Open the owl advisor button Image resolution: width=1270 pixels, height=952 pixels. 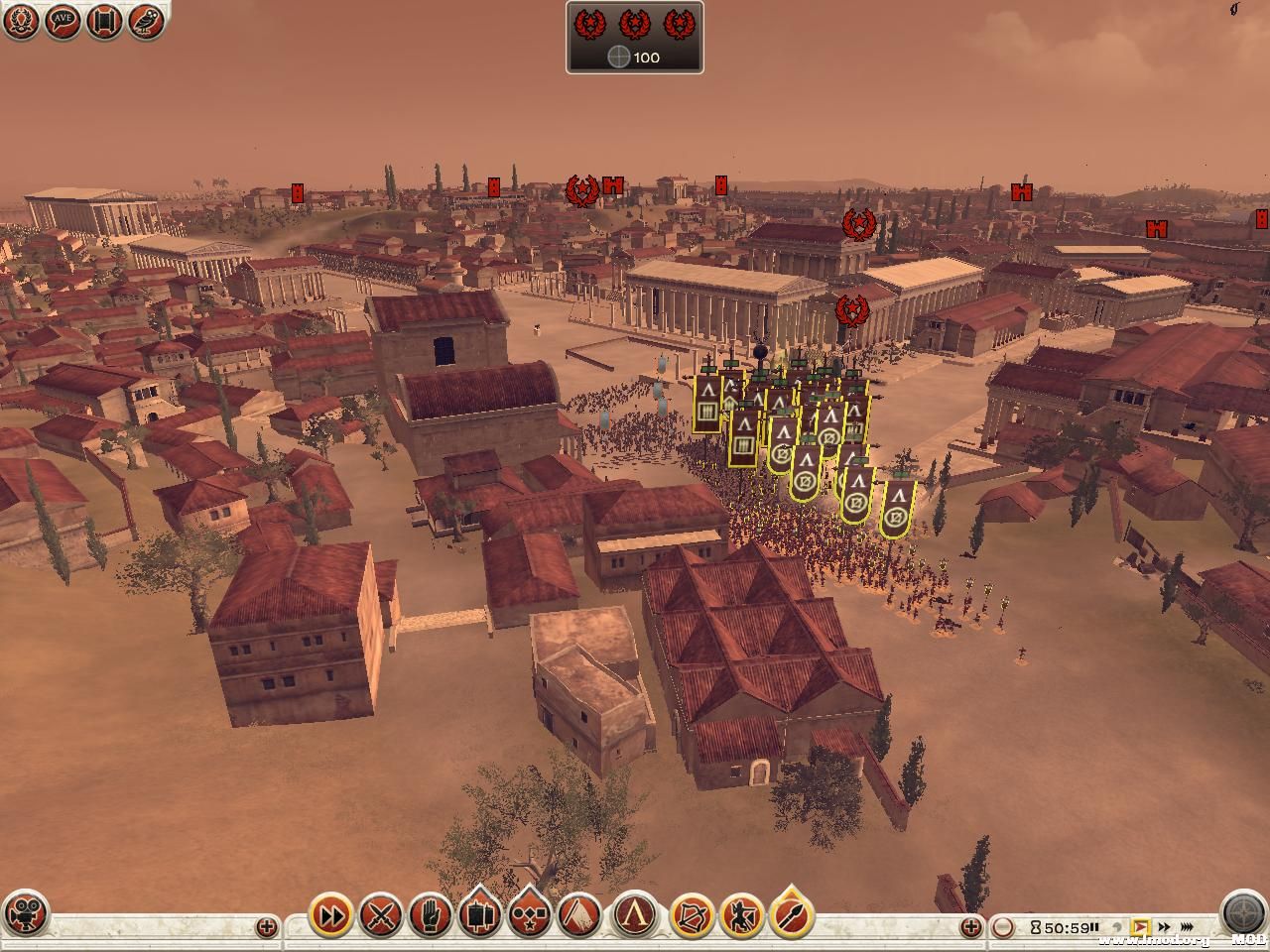click(x=146, y=21)
